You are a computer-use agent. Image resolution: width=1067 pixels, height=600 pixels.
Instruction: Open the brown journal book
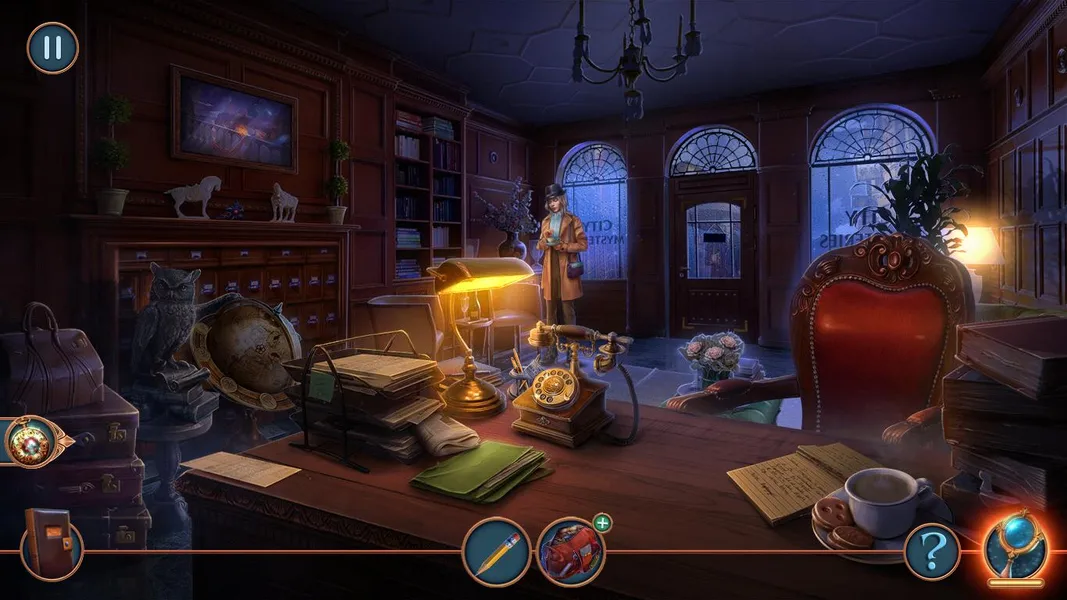(48, 539)
